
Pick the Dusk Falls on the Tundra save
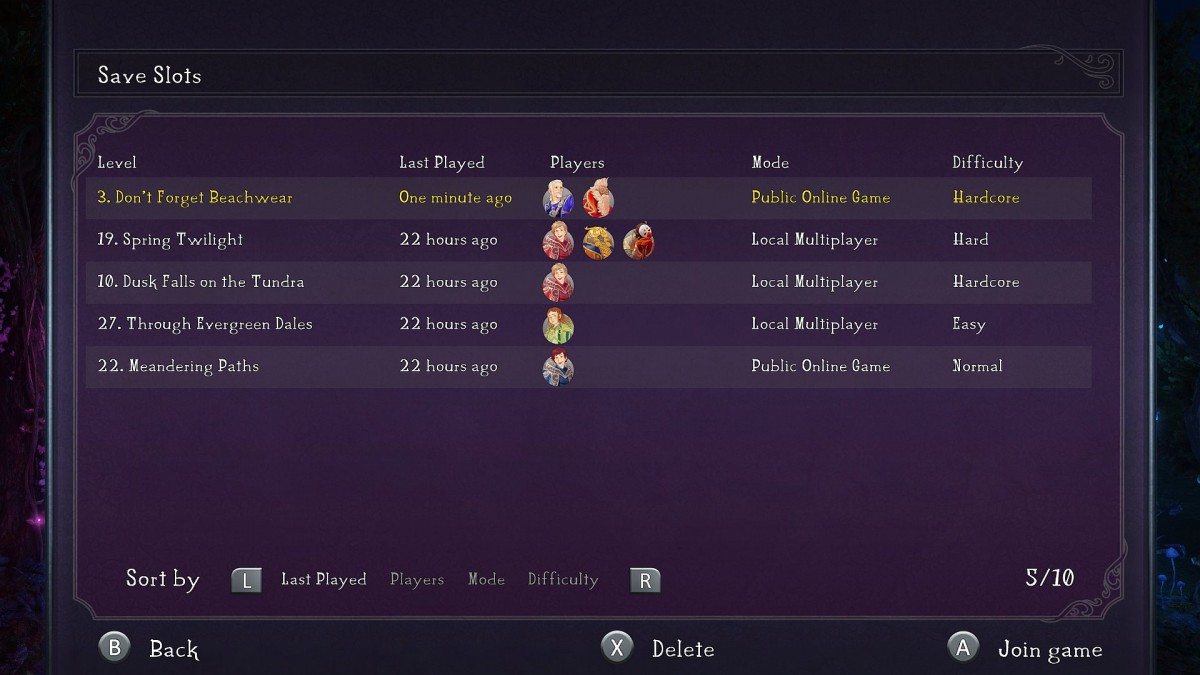(201, 282)
